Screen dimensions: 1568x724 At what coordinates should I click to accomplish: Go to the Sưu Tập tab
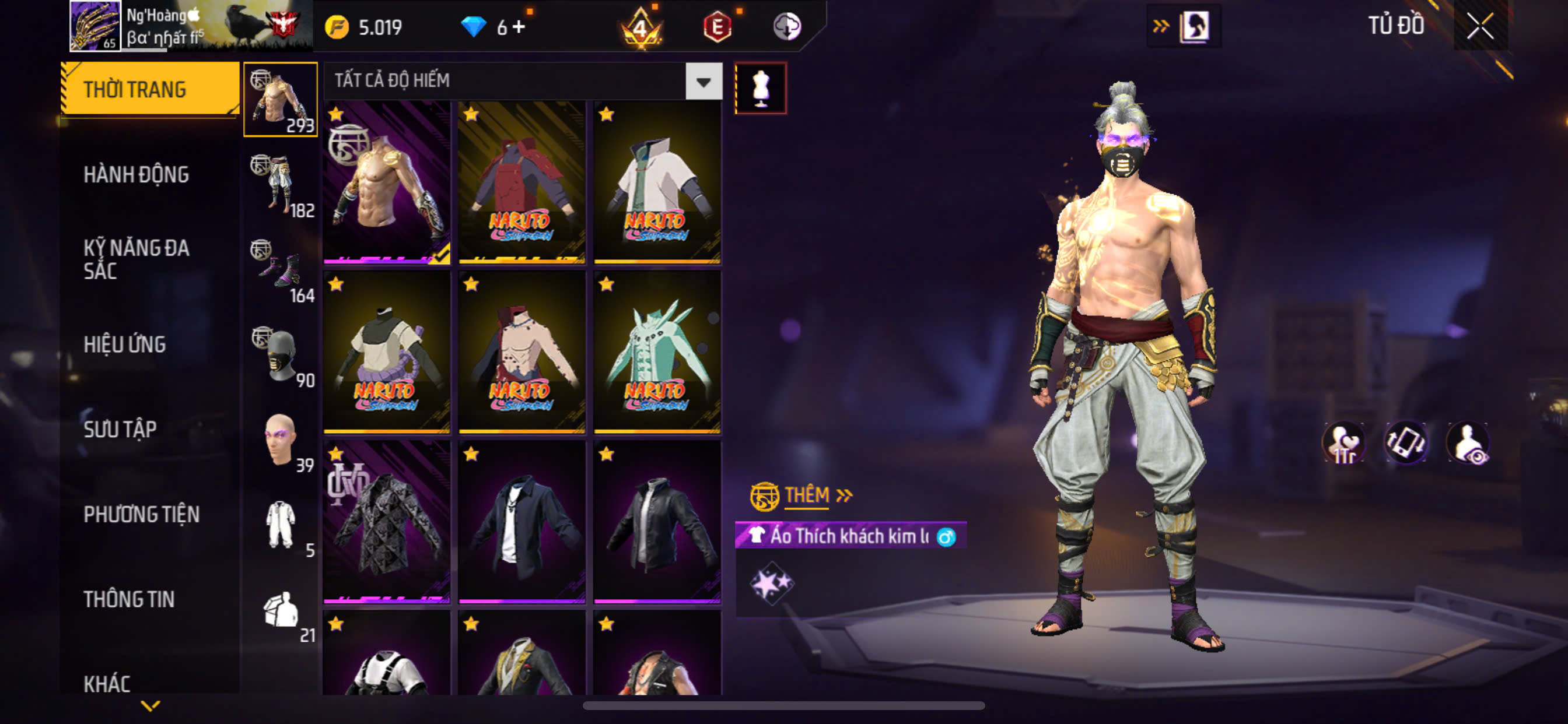click(120, 430)
